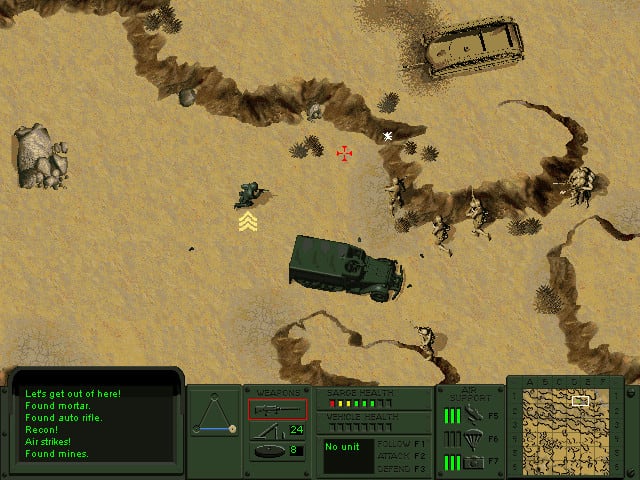Select the 'No unit' squad display
The height and width of the screenshot is (480, 640).
point(346,456)
